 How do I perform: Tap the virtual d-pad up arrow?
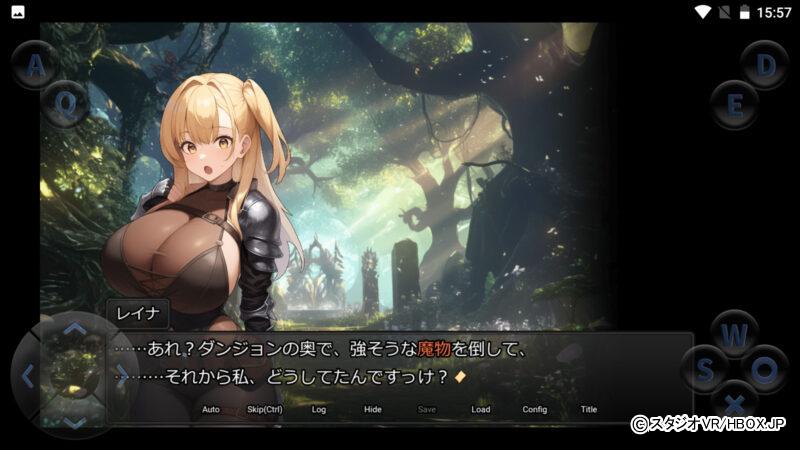[75, 329]
